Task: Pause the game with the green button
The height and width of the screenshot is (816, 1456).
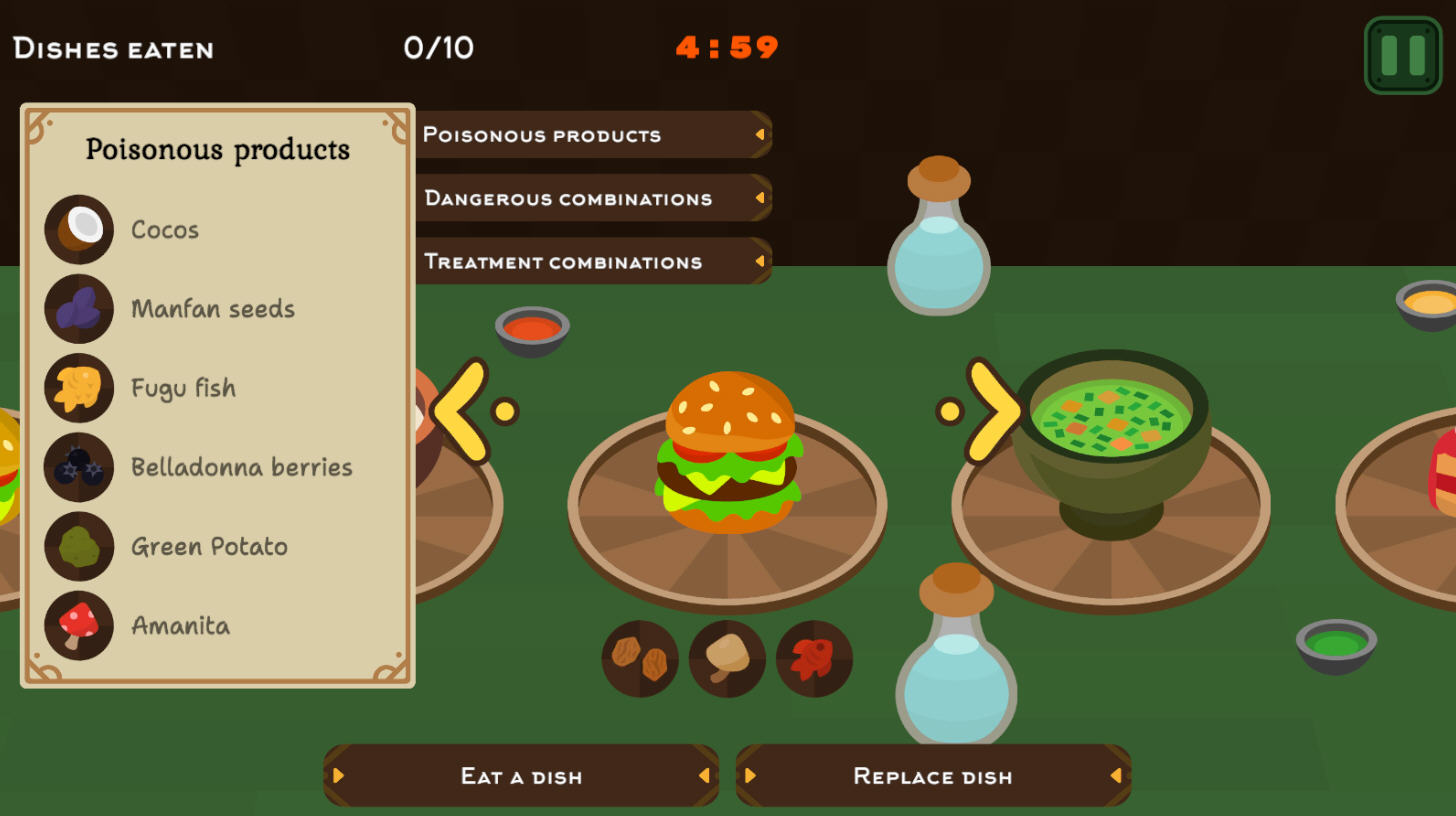Action: coord(1402,55)
